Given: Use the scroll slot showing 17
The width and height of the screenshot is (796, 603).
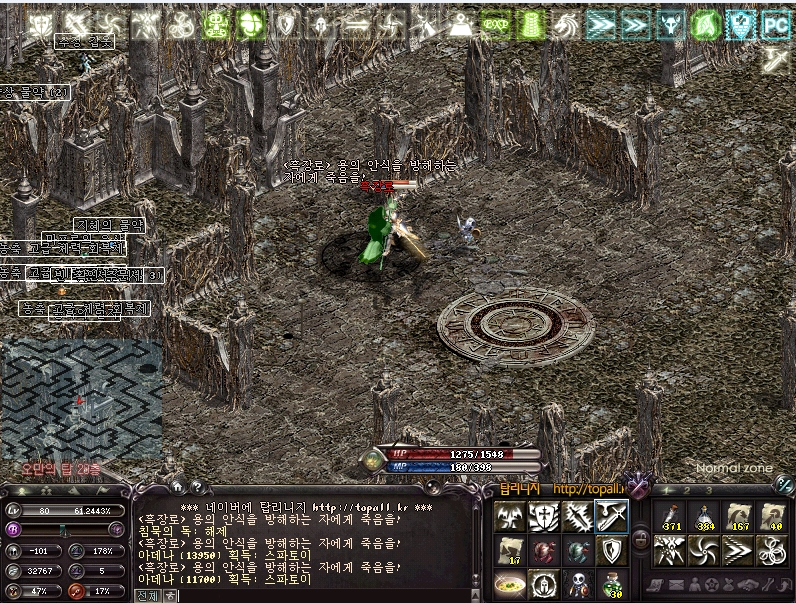Looking at the screenshot, I should pyautogui.click(x=509, y=550).
